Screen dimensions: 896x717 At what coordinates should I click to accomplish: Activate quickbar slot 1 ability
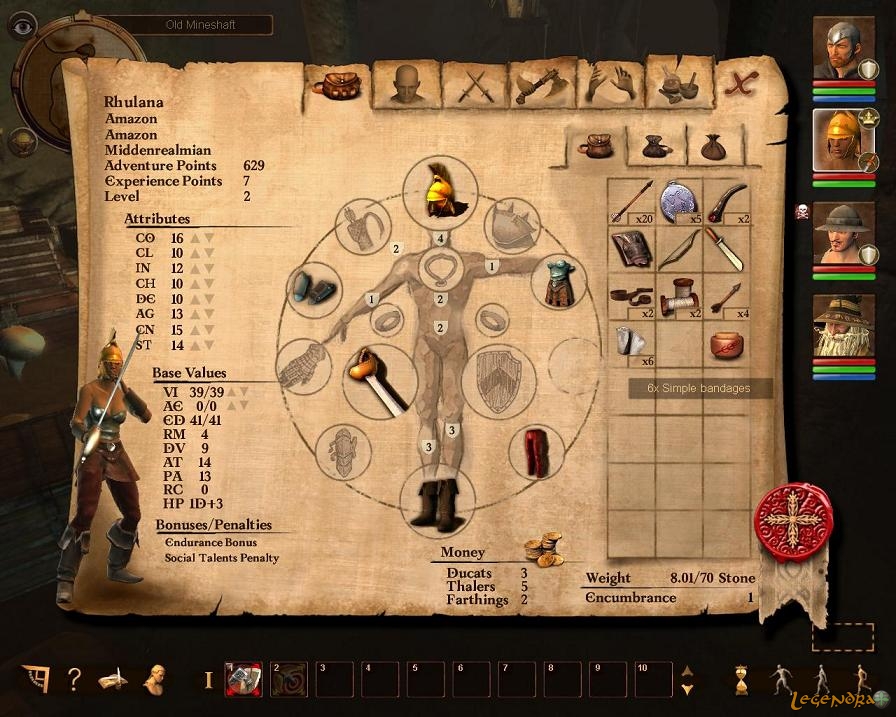pyautogui.click(x=243, y=680)
